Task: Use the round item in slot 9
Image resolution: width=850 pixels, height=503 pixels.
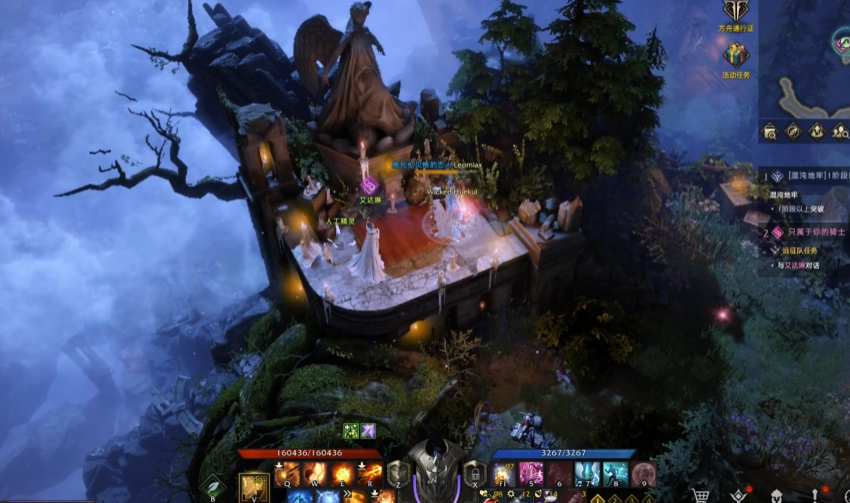Action: coord(643,474)
